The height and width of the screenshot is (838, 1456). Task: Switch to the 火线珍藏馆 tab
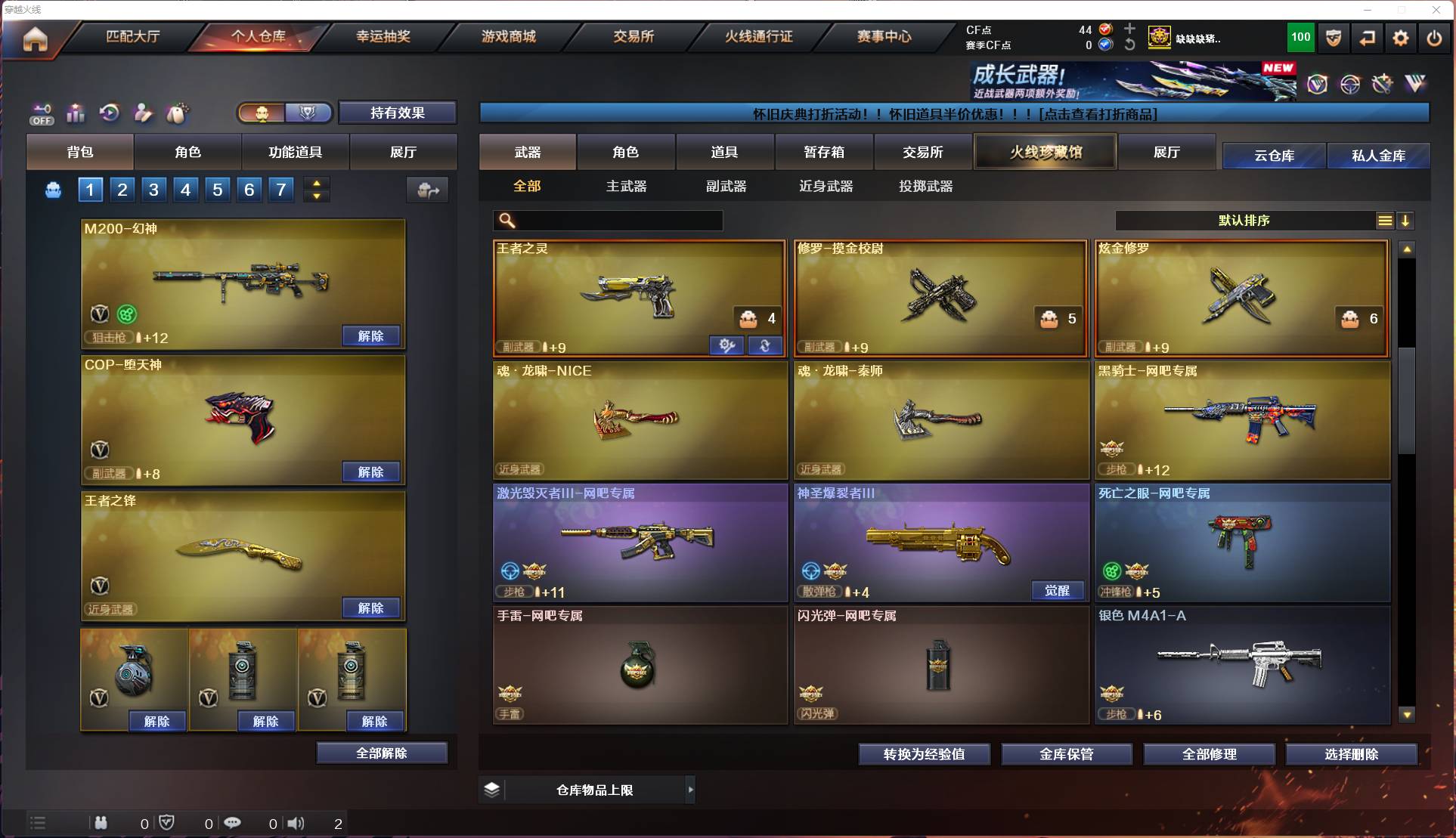1046,151
